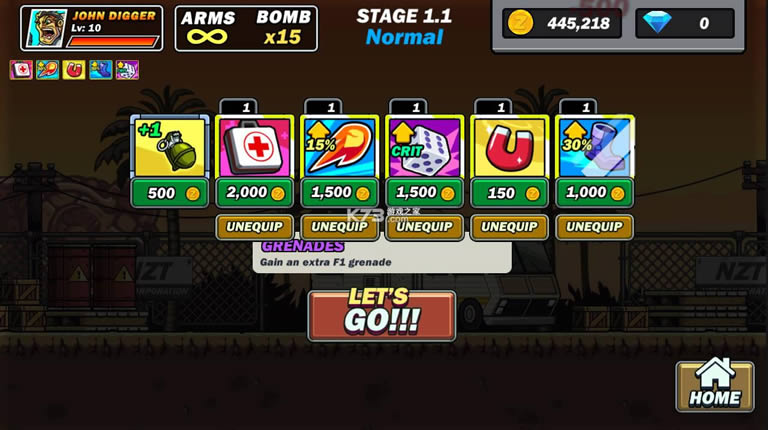Click the 2,000 coin price button
The height and width of the screenshot is (430, 768).
tap(254, 193)
